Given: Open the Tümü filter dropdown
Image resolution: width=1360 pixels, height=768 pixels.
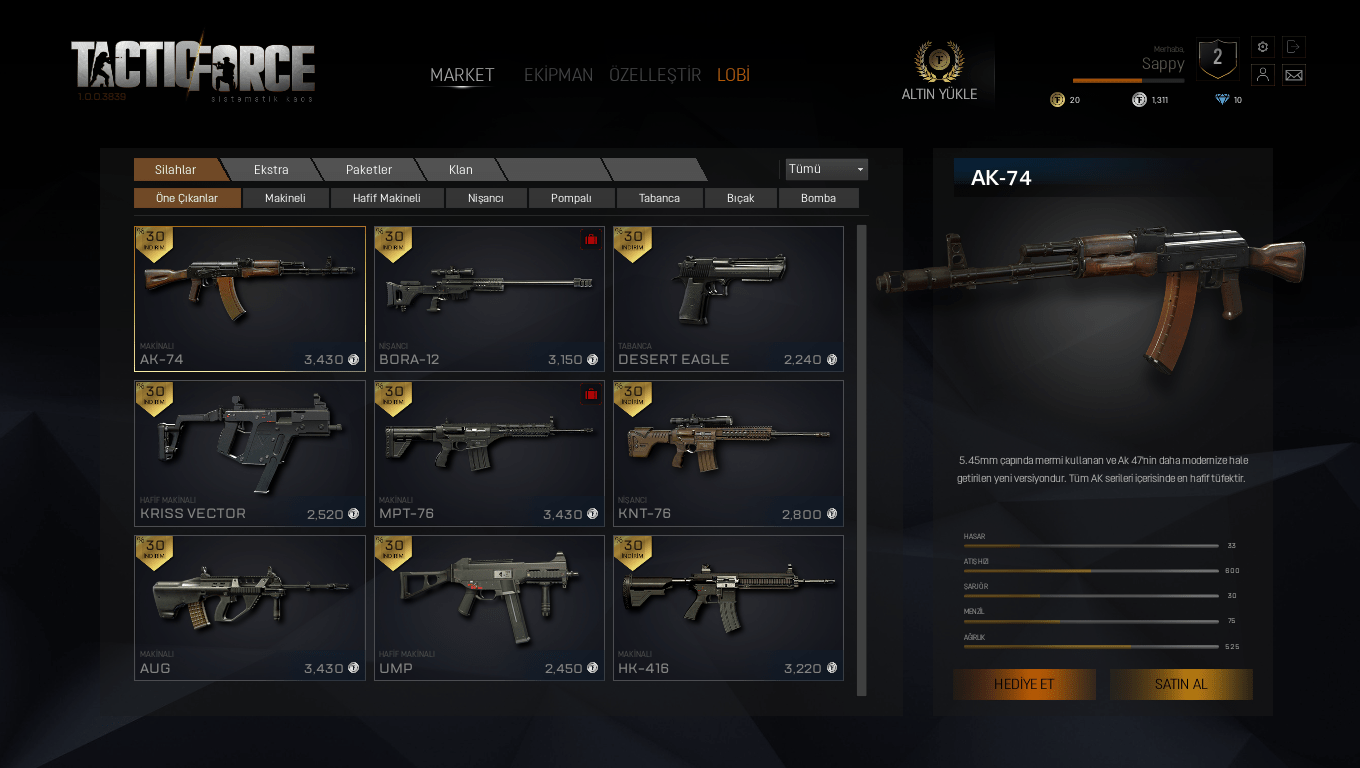Looking at the screenshot, I should pos(826,169).
